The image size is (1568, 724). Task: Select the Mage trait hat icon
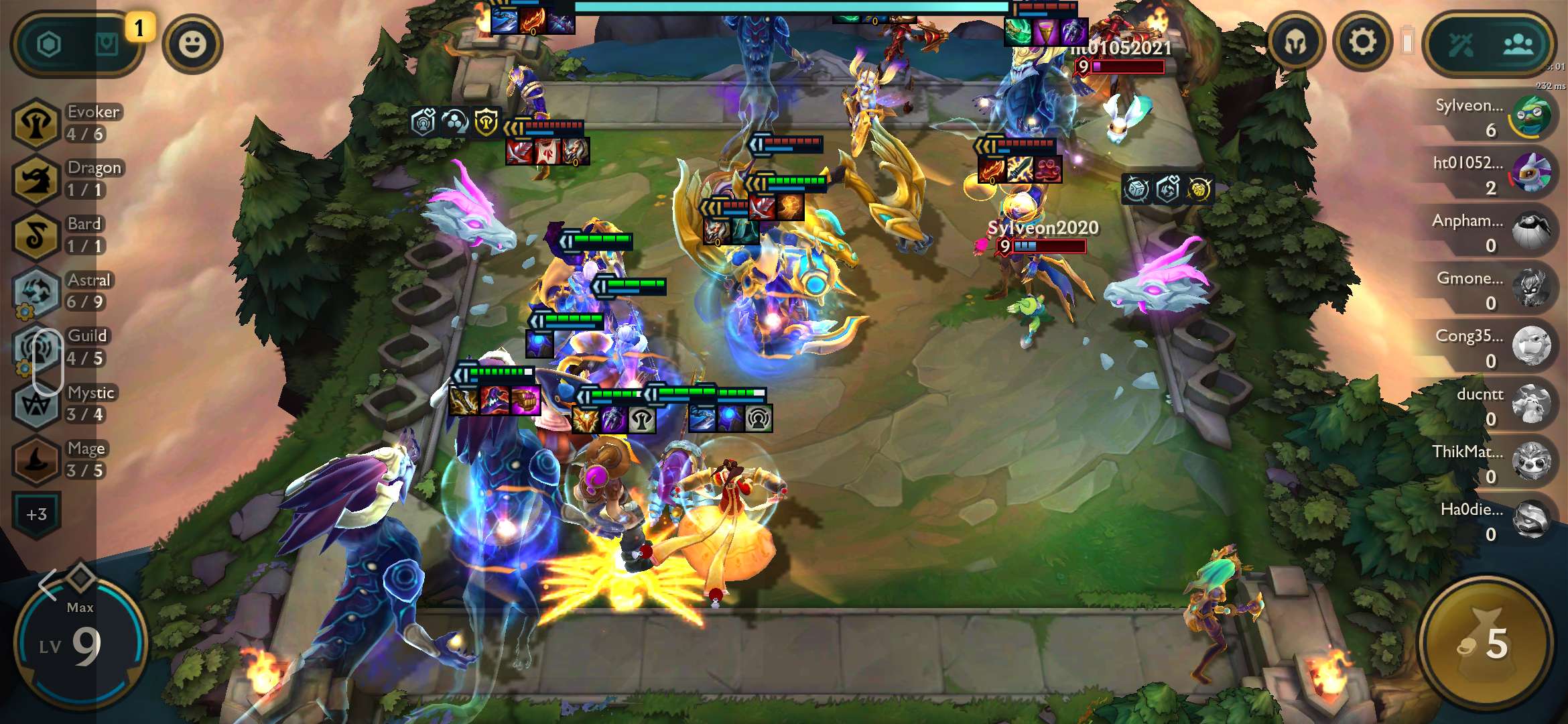point(36,463)
